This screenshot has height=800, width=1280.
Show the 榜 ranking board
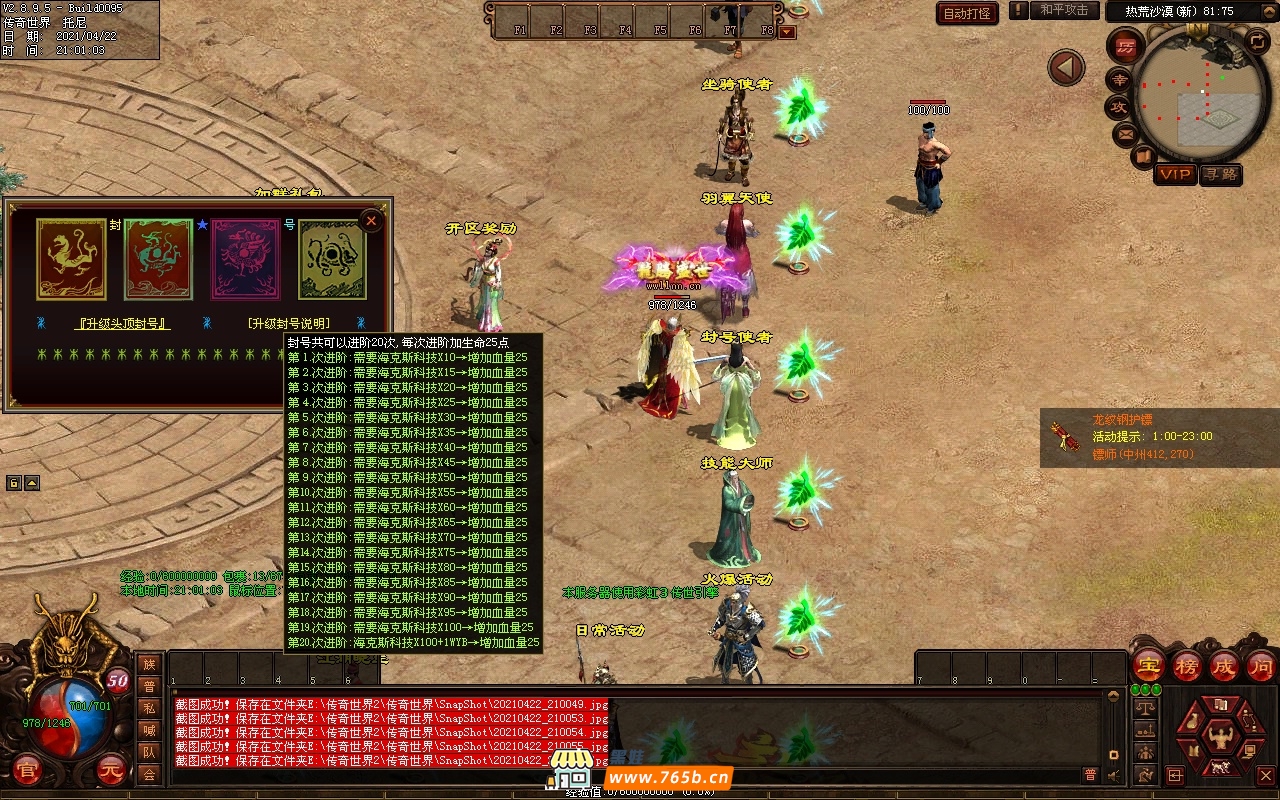coord(1186,666)
